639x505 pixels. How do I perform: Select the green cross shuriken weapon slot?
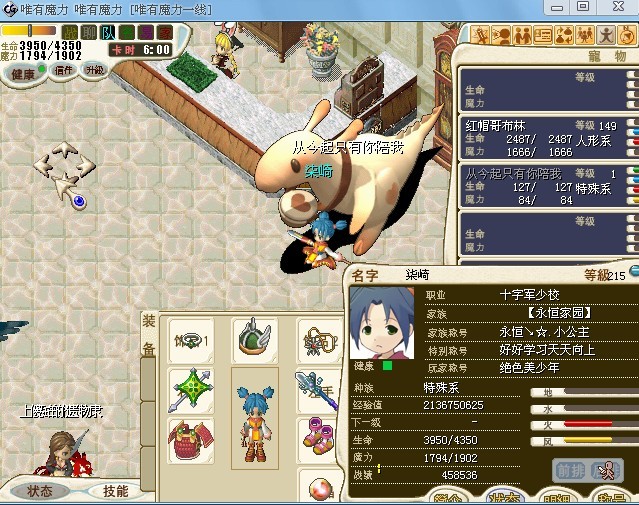190,389
